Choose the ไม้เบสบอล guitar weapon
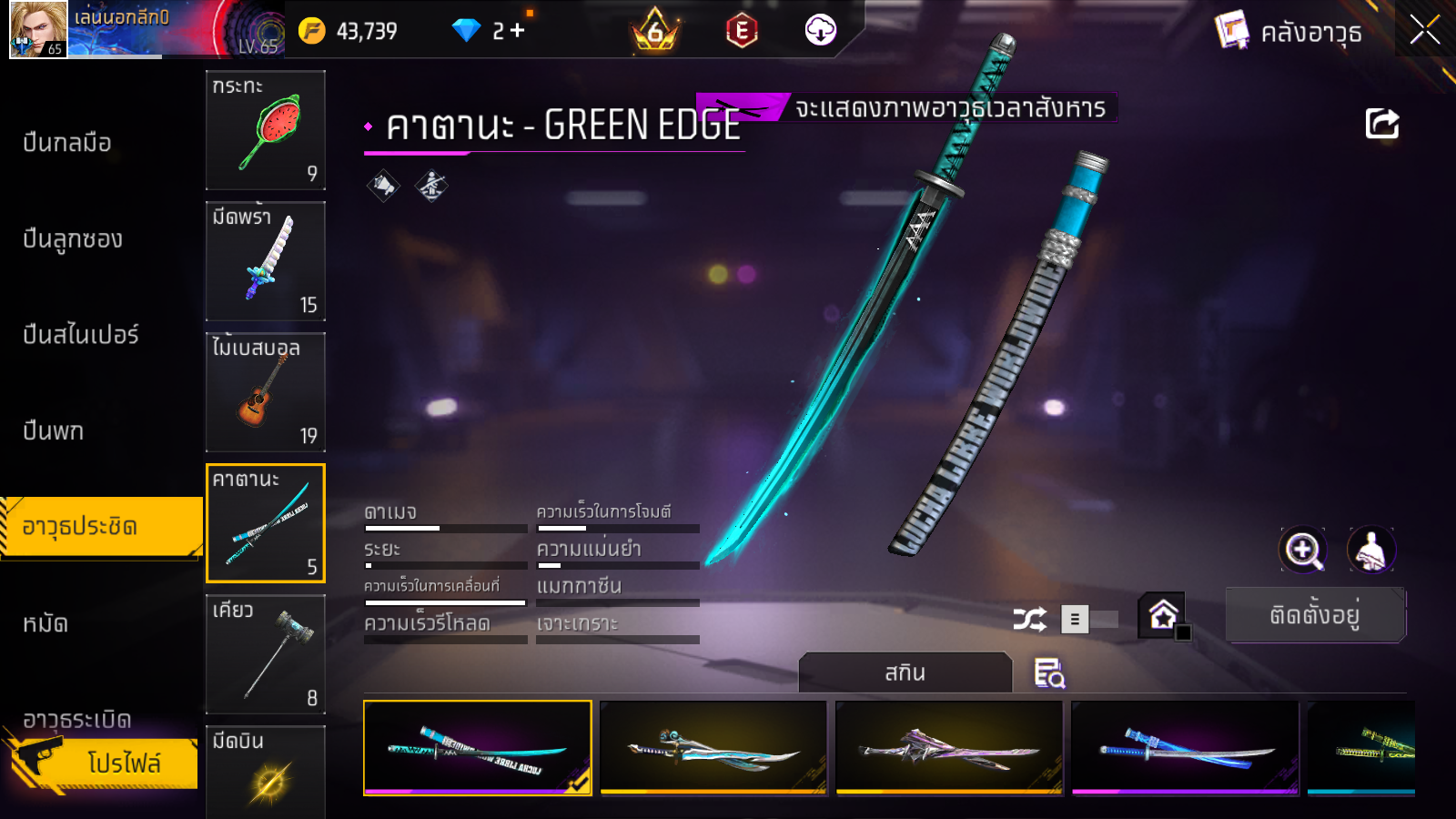 pos(266,392)
